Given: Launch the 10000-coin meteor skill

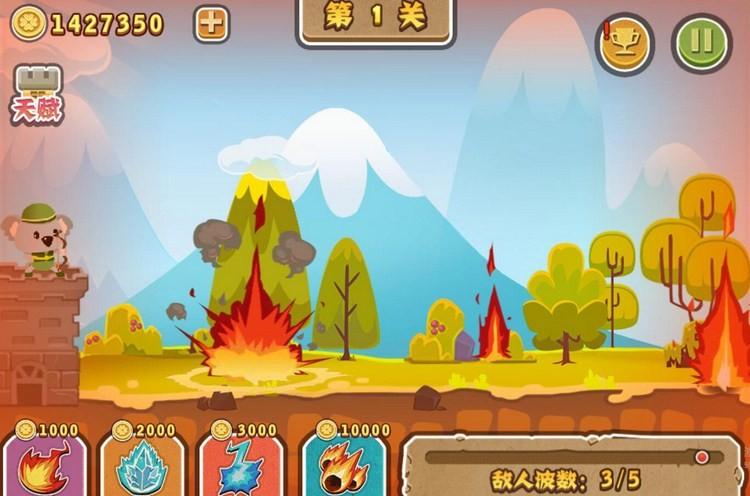Looking at the screenshot, I should [x=345, y=465].
